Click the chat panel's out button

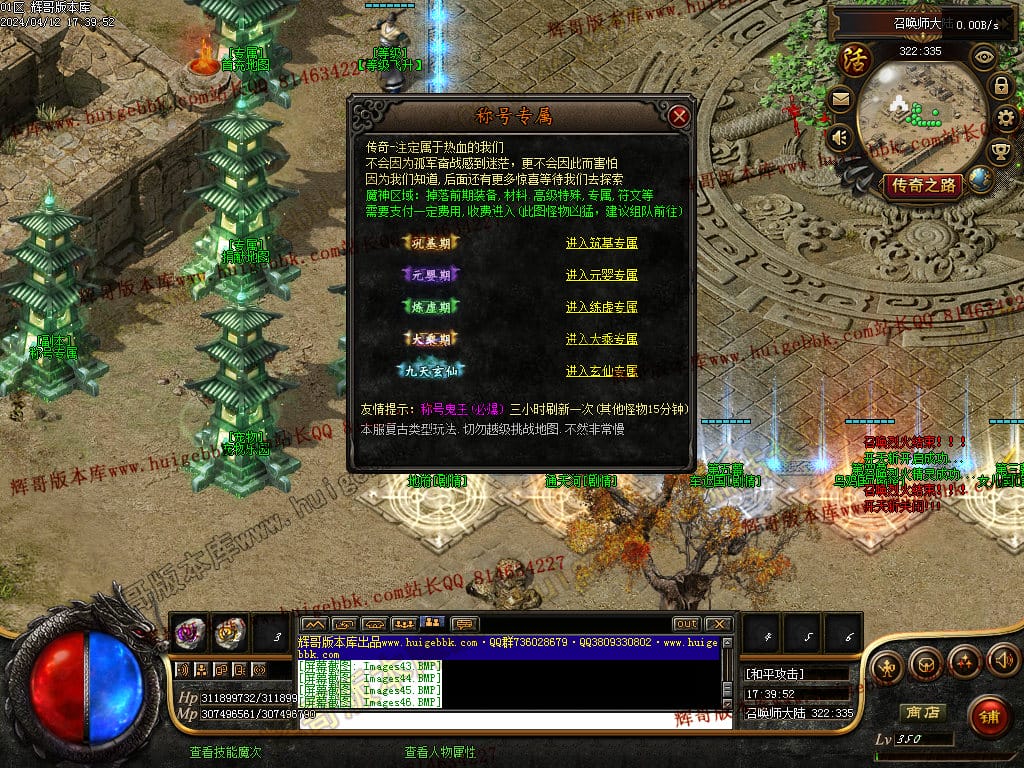coord(686,624)
